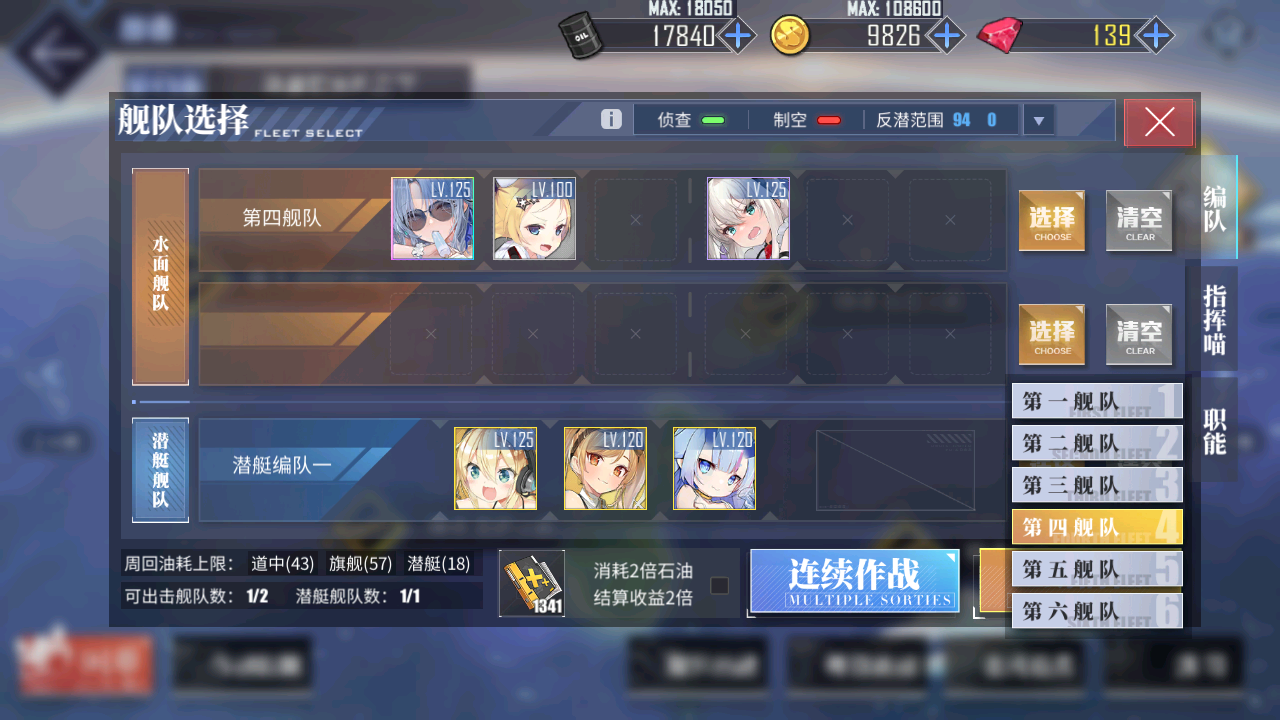Select 第六舰队 in the fleet list
The image size is (1280, 720).
coord(1097,610)
